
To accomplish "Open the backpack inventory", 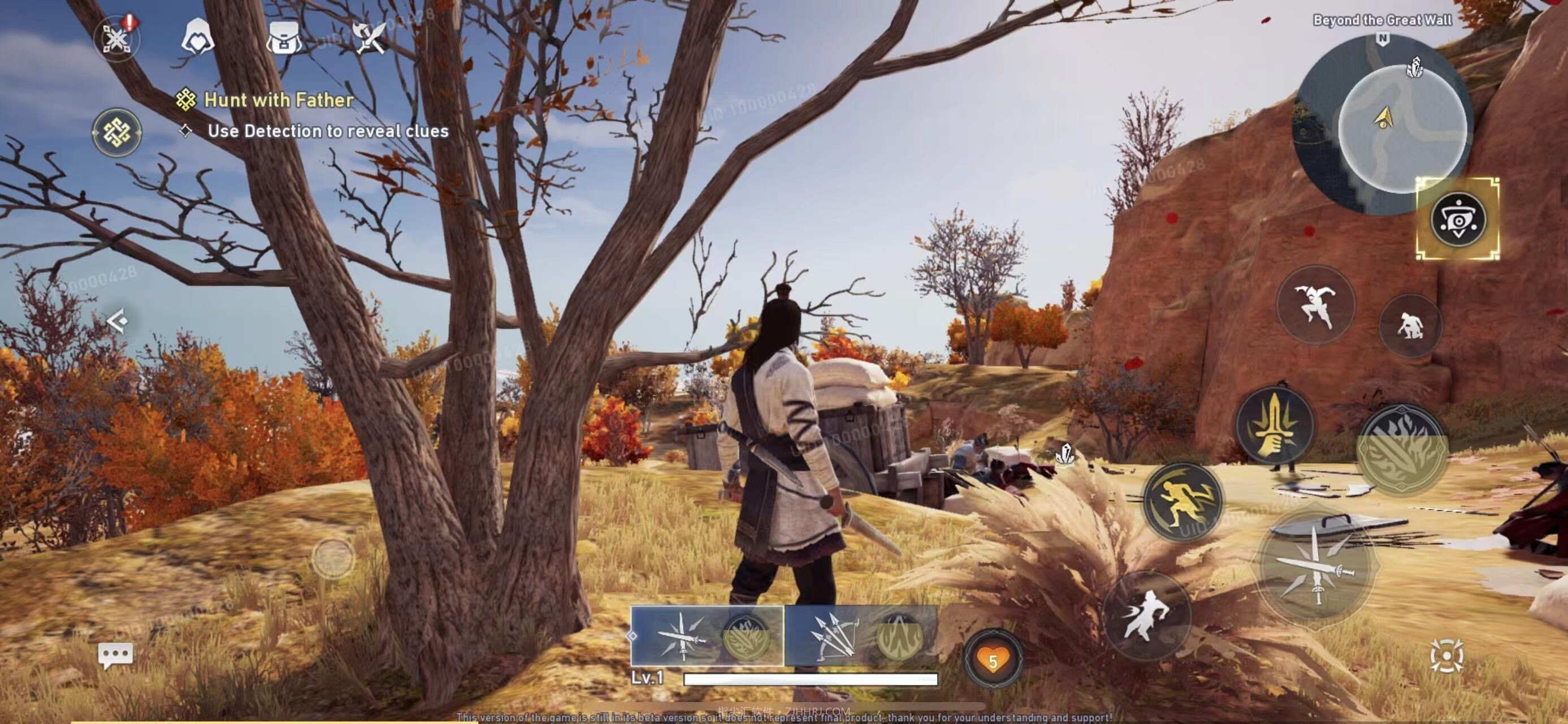I will point(284,38).
